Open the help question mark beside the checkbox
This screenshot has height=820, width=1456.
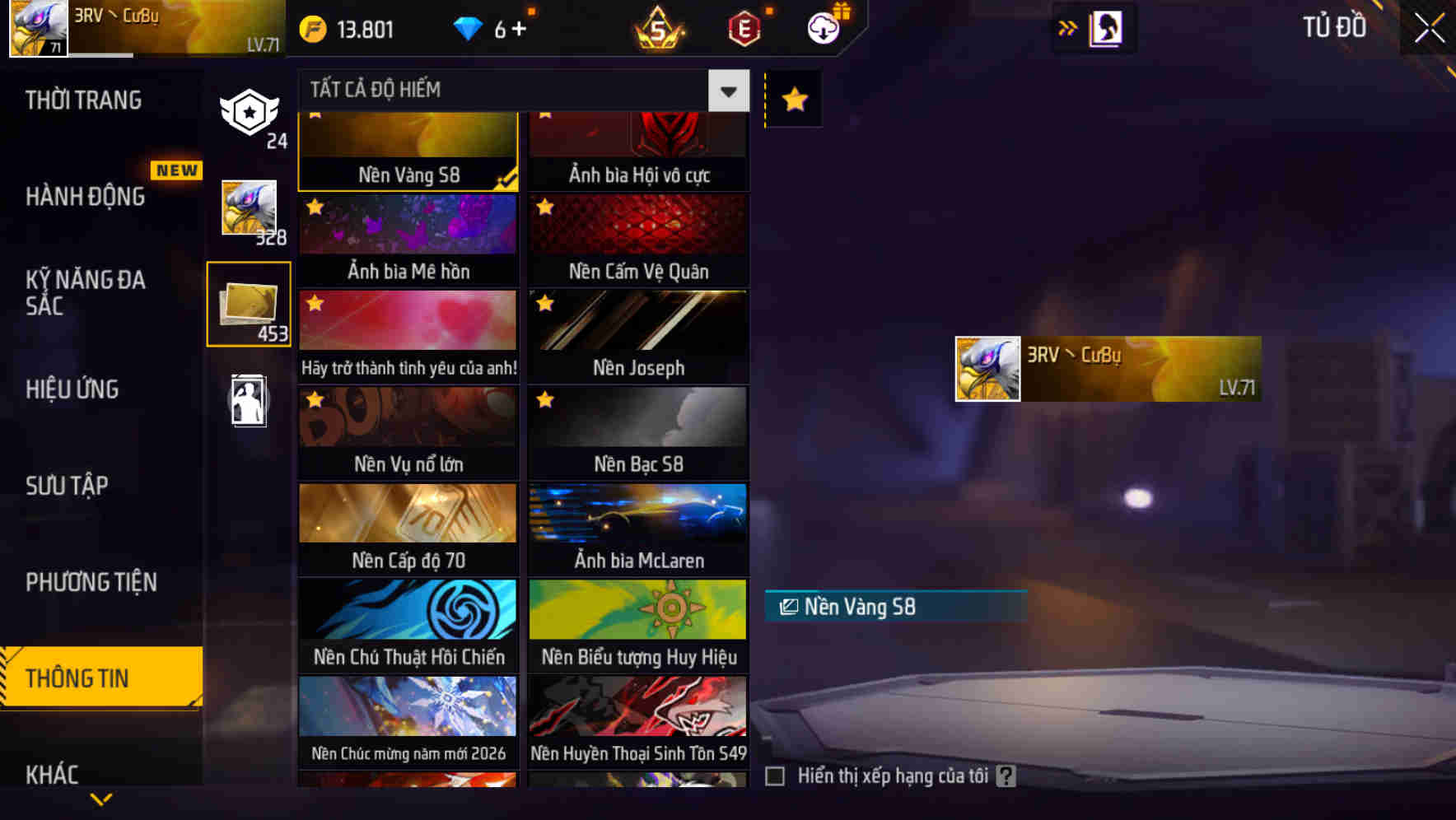[1006, 775]
